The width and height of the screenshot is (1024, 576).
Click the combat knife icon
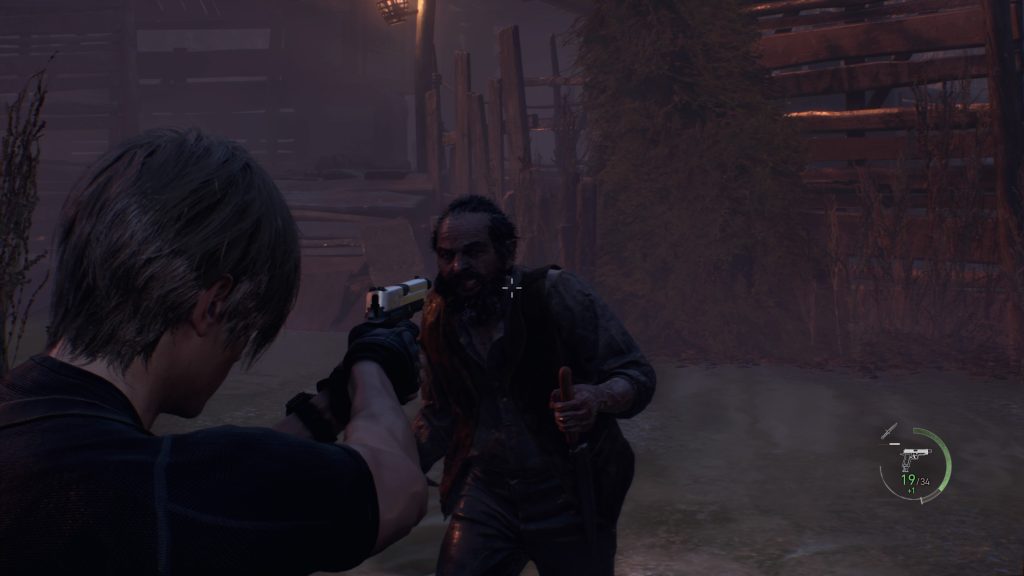pyautogui.click(x=888, y=432)
